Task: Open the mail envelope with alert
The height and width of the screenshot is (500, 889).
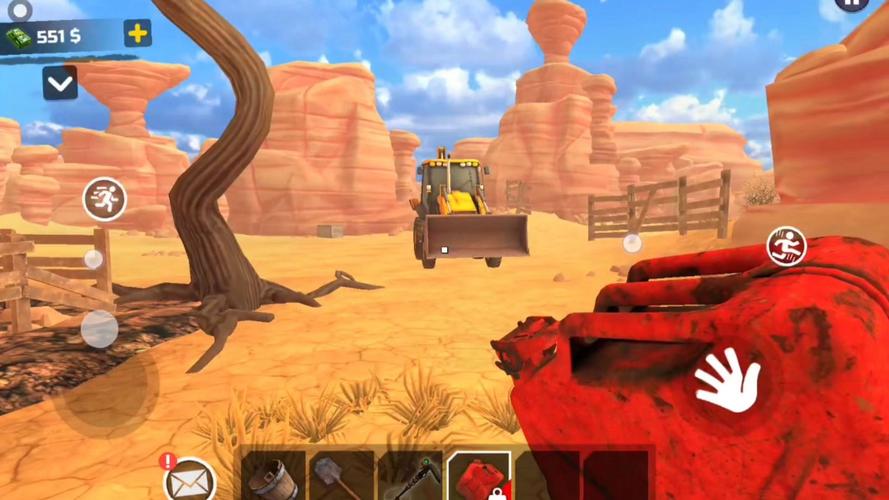Action: pyautogui.click(x=189, y=480)
